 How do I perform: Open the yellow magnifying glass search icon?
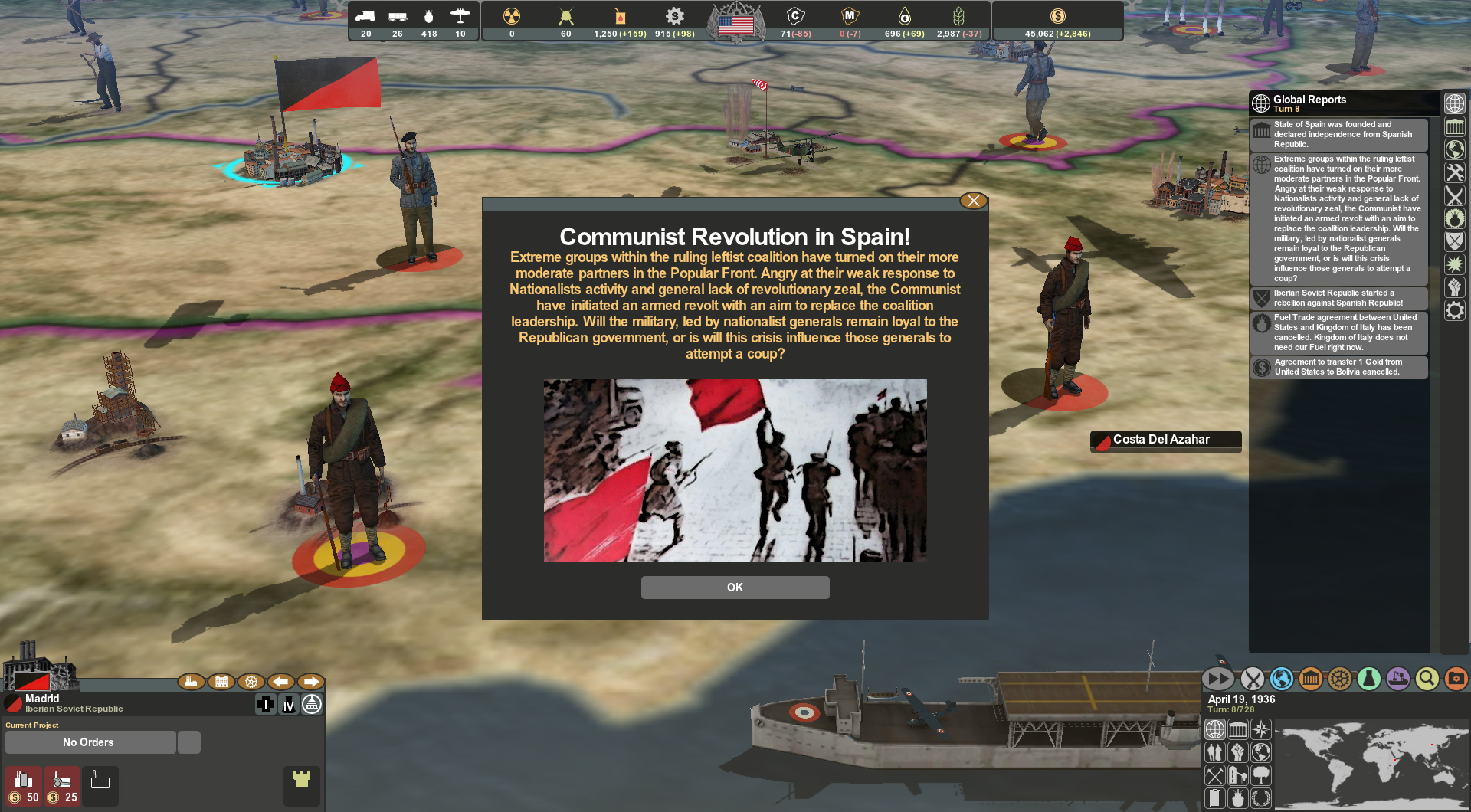tap(1426, 679)
